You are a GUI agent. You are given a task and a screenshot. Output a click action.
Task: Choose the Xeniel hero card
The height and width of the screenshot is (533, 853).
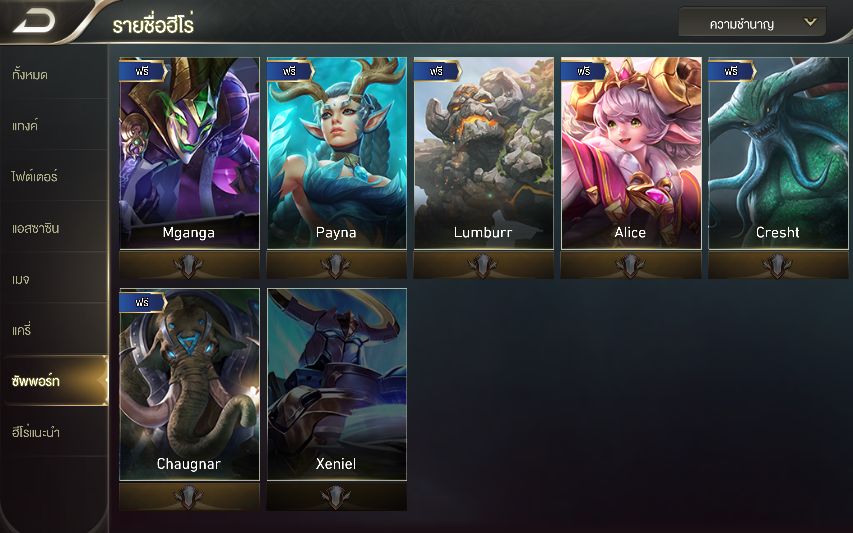tap(337, 385)
